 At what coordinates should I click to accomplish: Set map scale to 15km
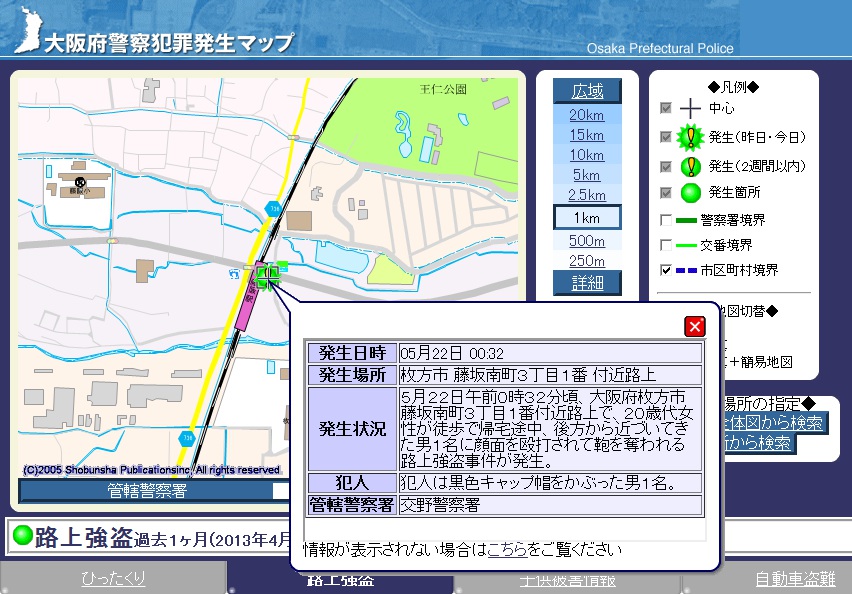coord(587,135)
